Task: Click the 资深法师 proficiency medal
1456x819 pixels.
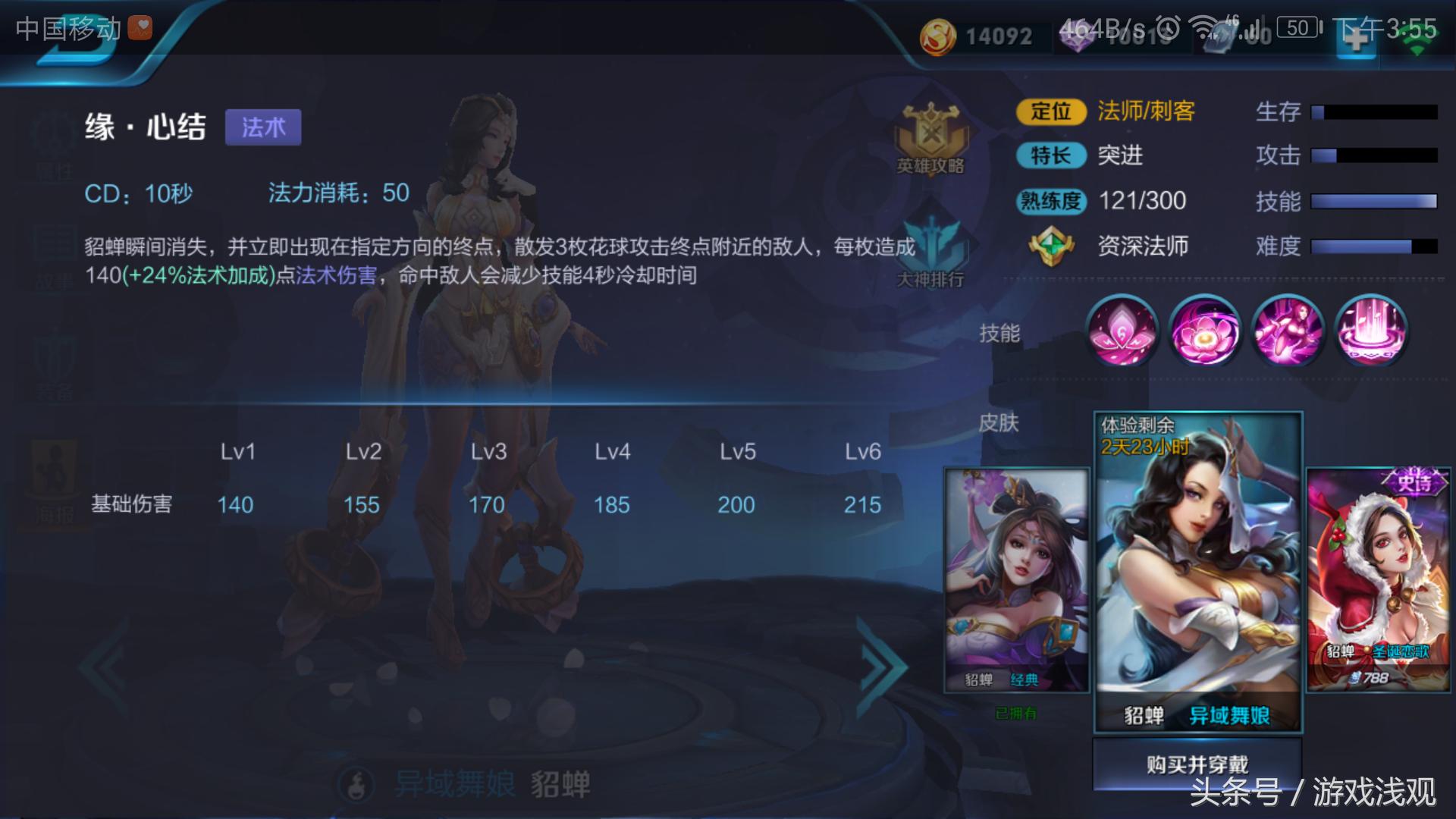Action: pos(1050,246)
